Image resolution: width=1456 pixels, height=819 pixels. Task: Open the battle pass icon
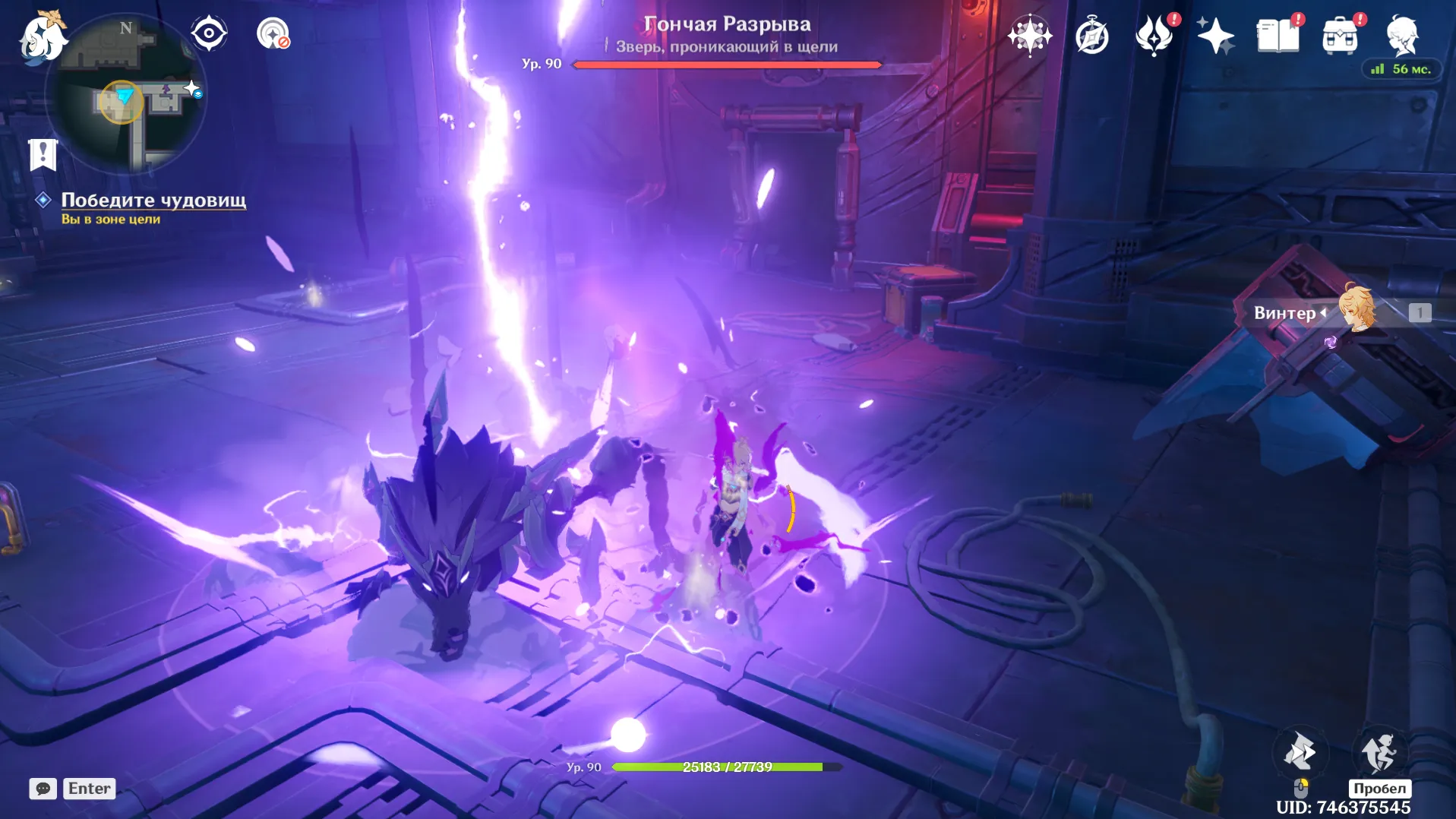1154,36
